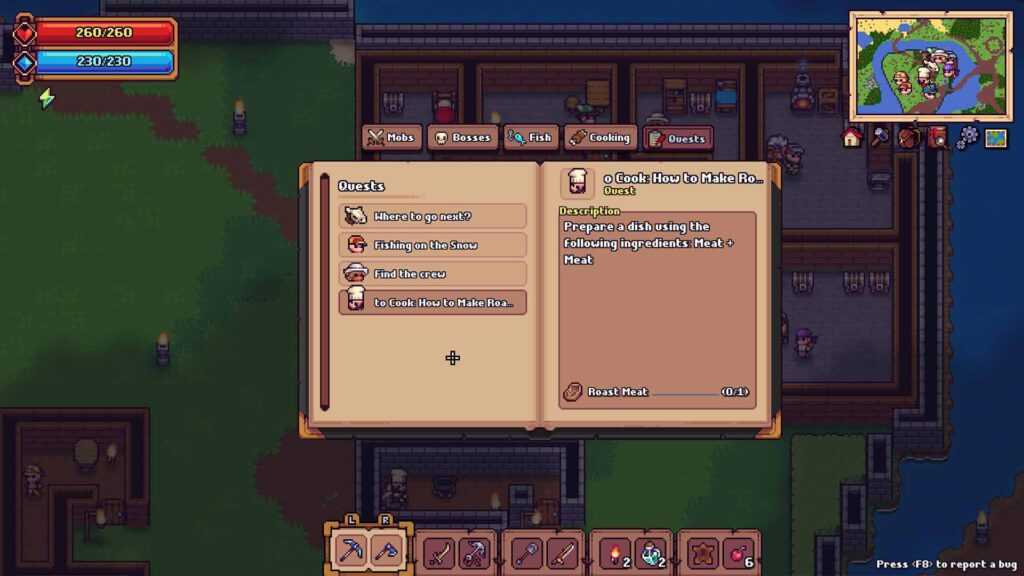
Task: Select the pickaxe hotbar slot
Action: [x=350, y=550]
